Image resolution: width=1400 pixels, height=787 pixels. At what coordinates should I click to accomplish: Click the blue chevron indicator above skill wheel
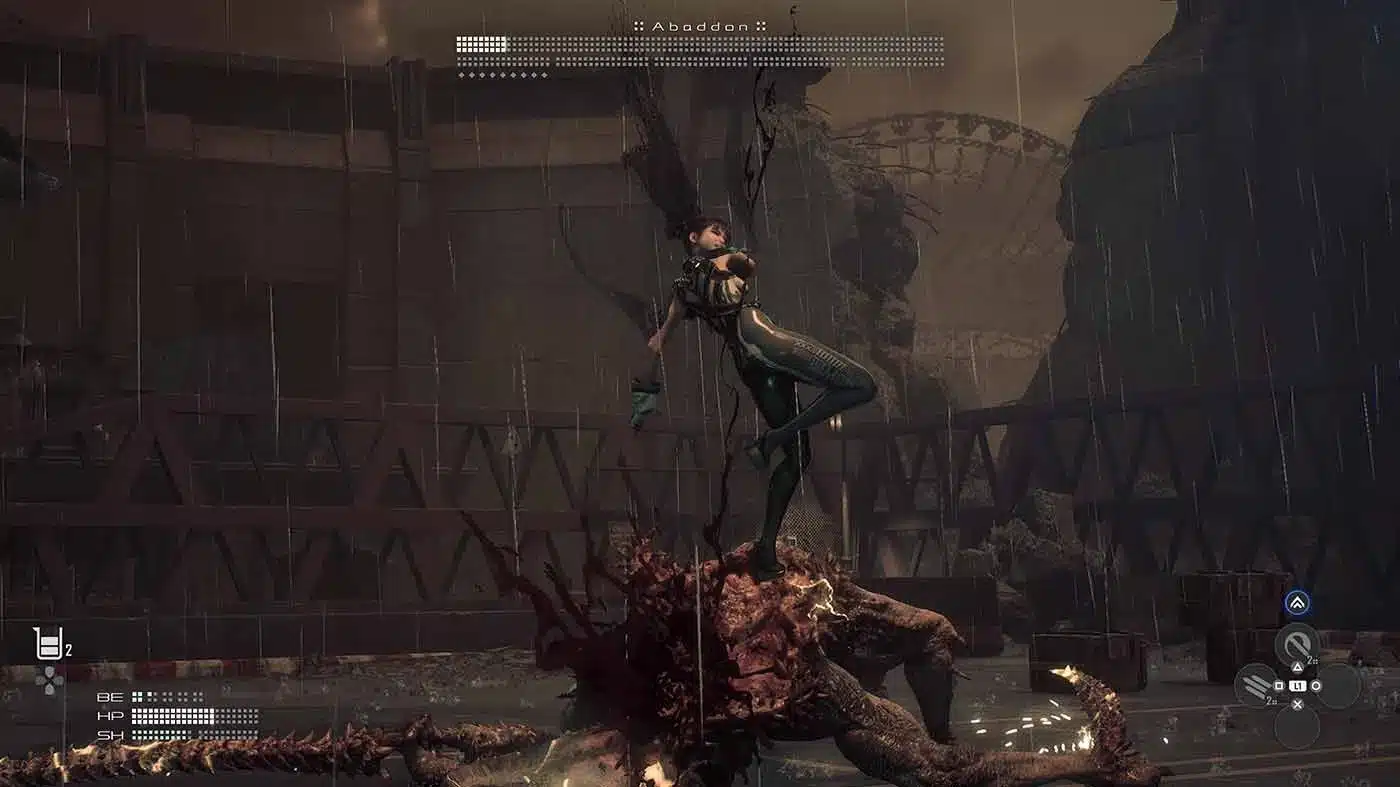pos(1297,603)
